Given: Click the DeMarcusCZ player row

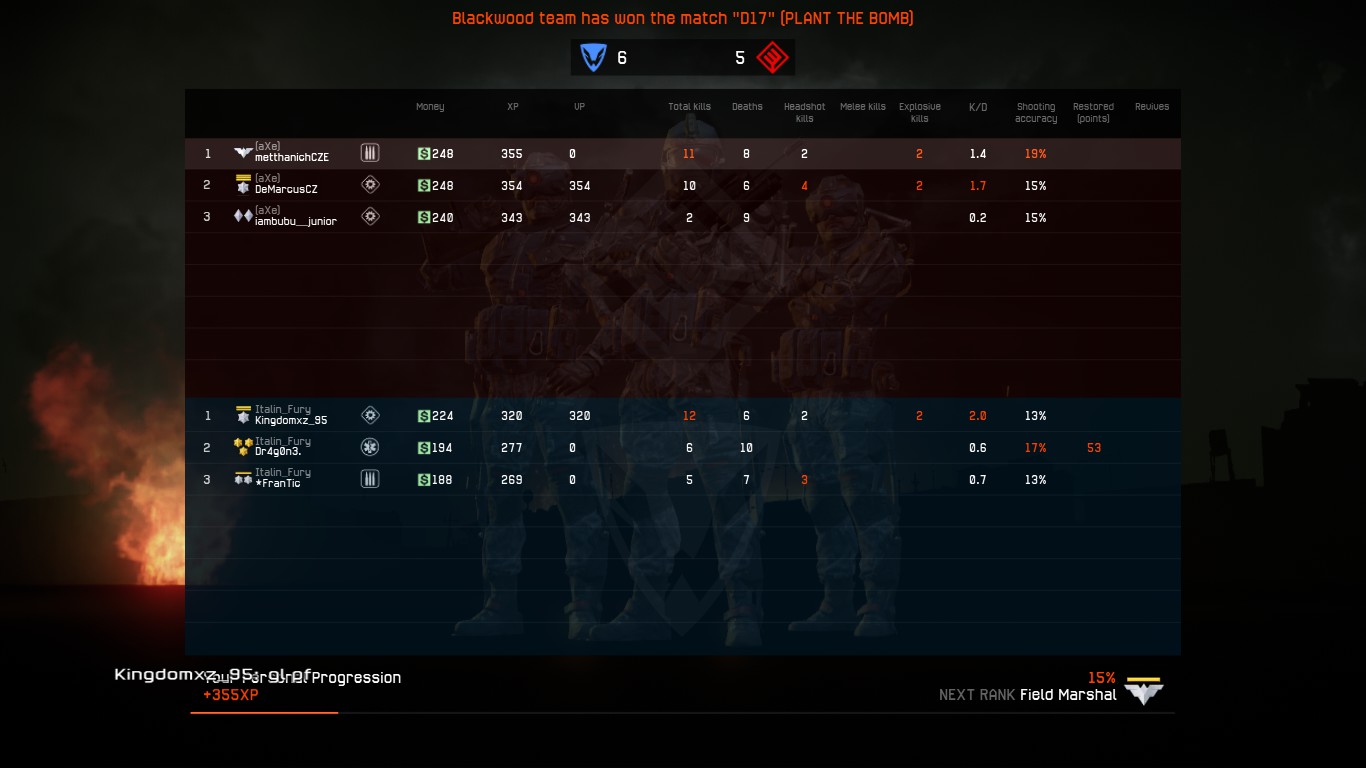Looking at the screenshot, I should coord(286,189).
